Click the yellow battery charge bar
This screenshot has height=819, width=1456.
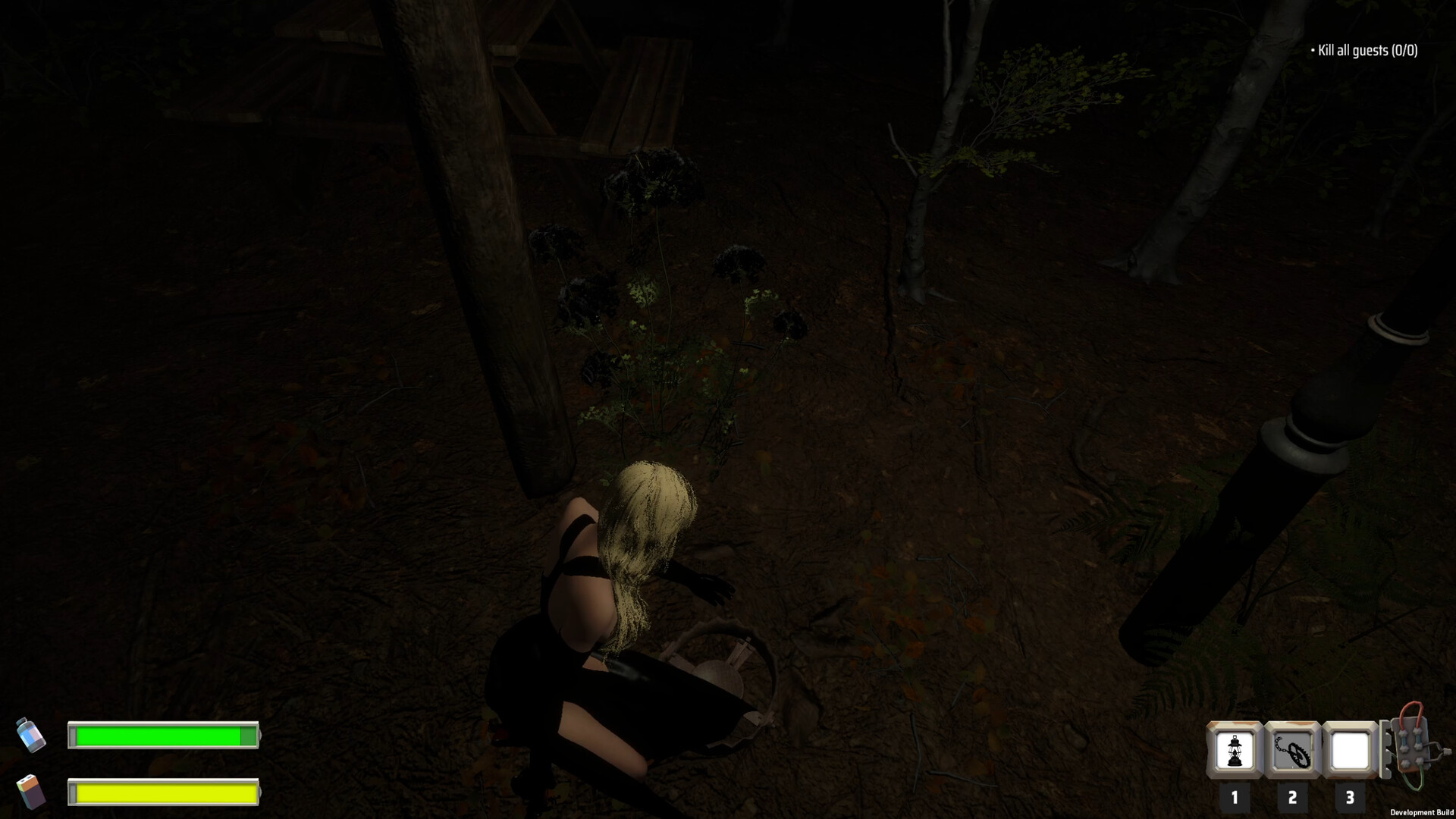tap(163, 793)
